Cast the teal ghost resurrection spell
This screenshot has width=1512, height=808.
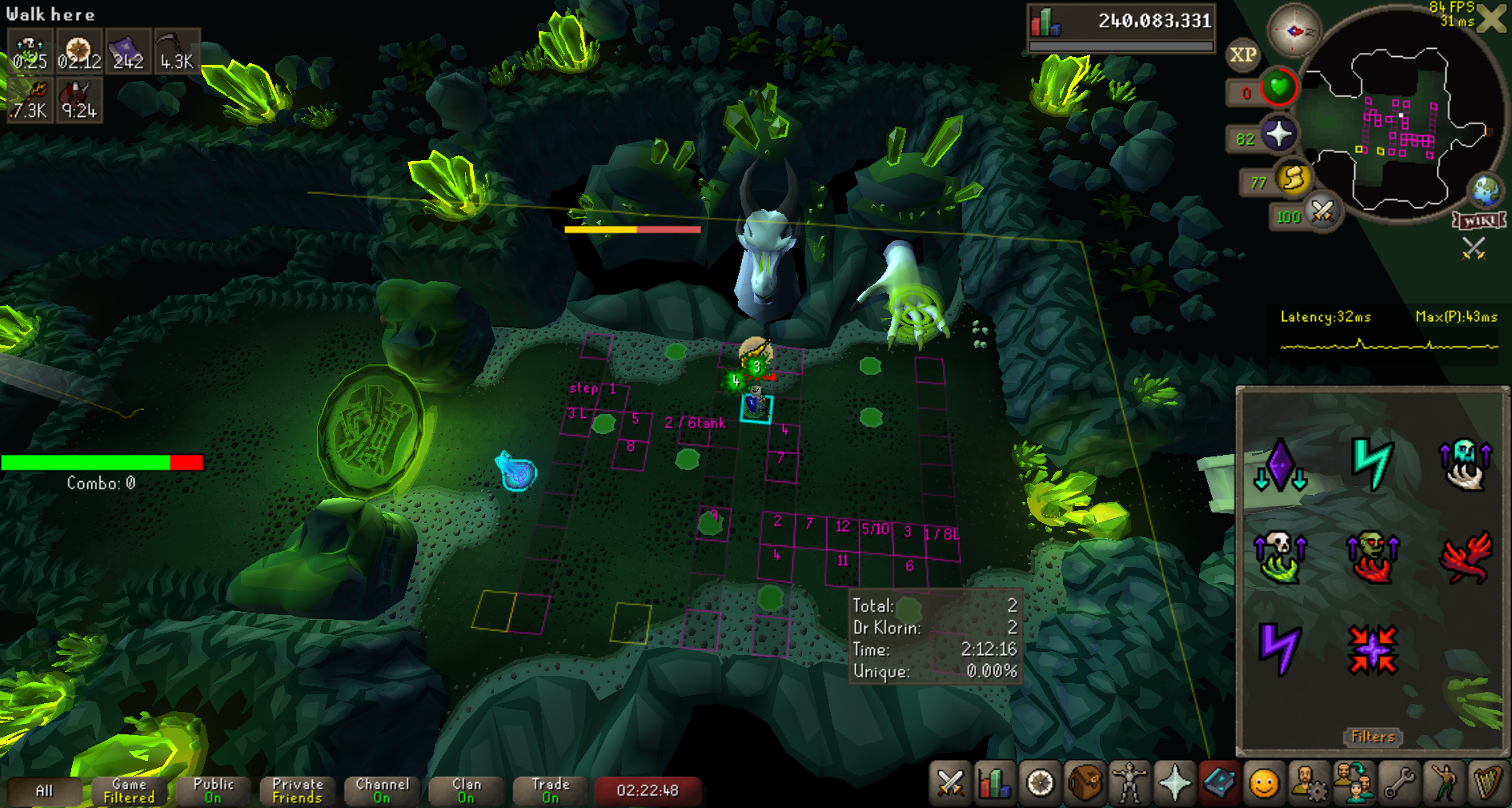click(1465, 464)
